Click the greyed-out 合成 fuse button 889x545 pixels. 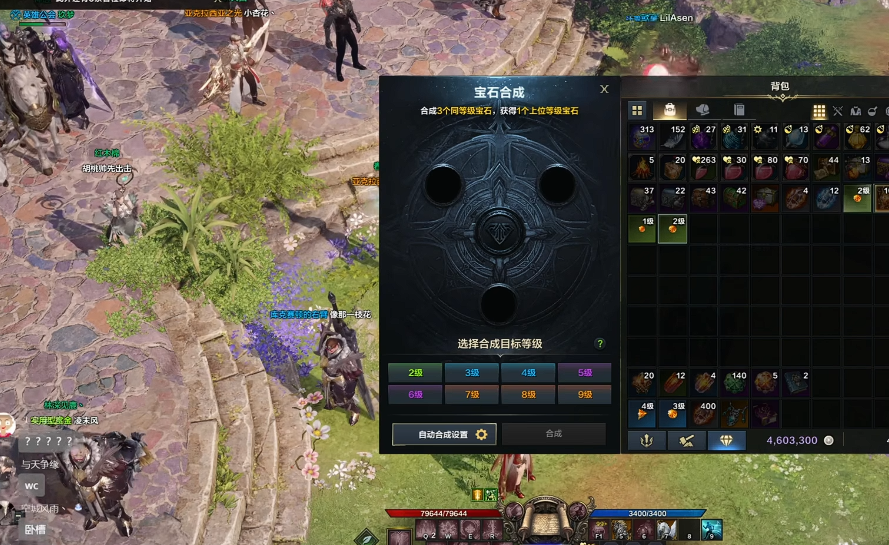(x=554, y=434)
